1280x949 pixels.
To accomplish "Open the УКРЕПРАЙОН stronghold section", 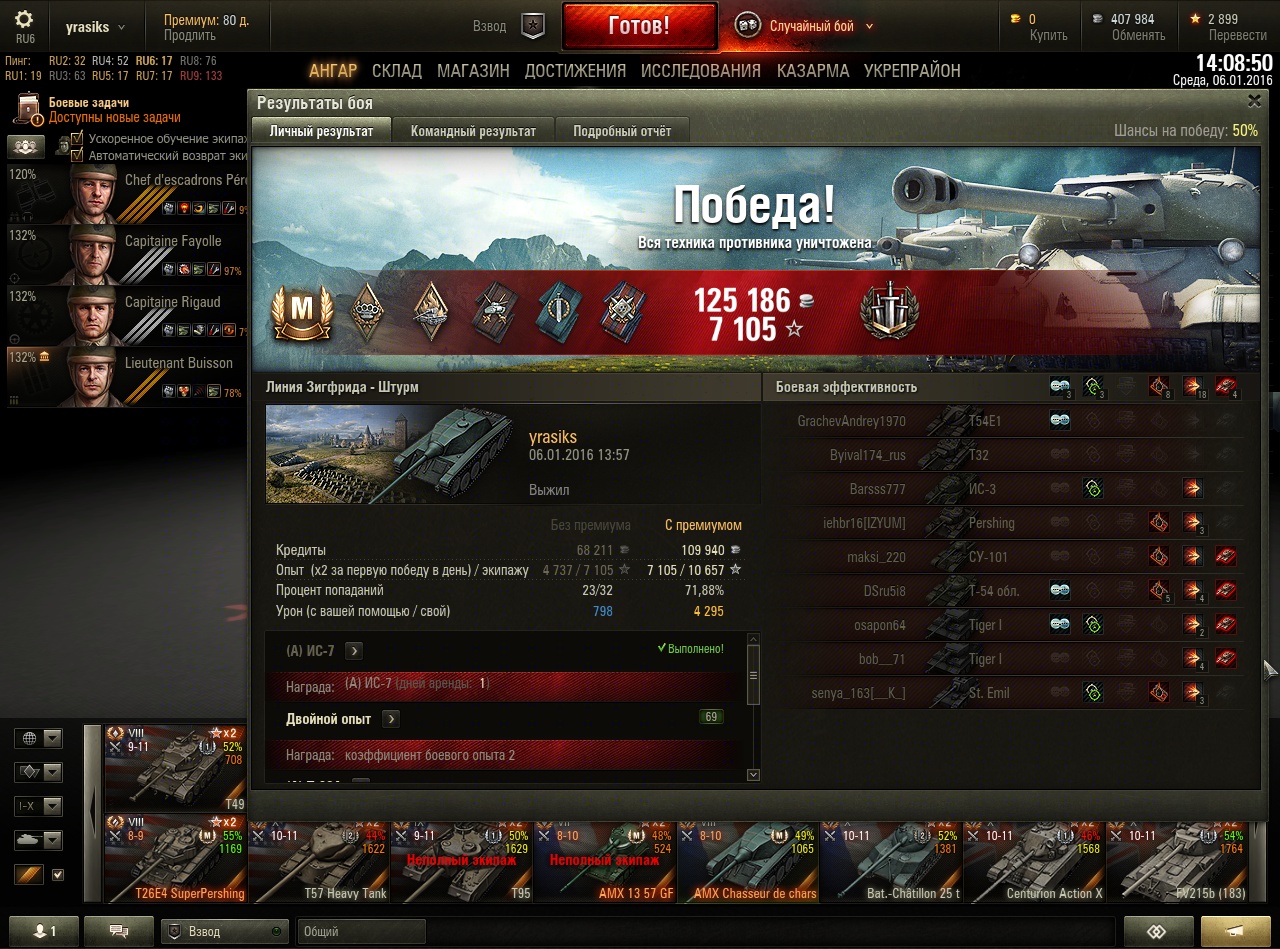I will (x=912, y=71).
